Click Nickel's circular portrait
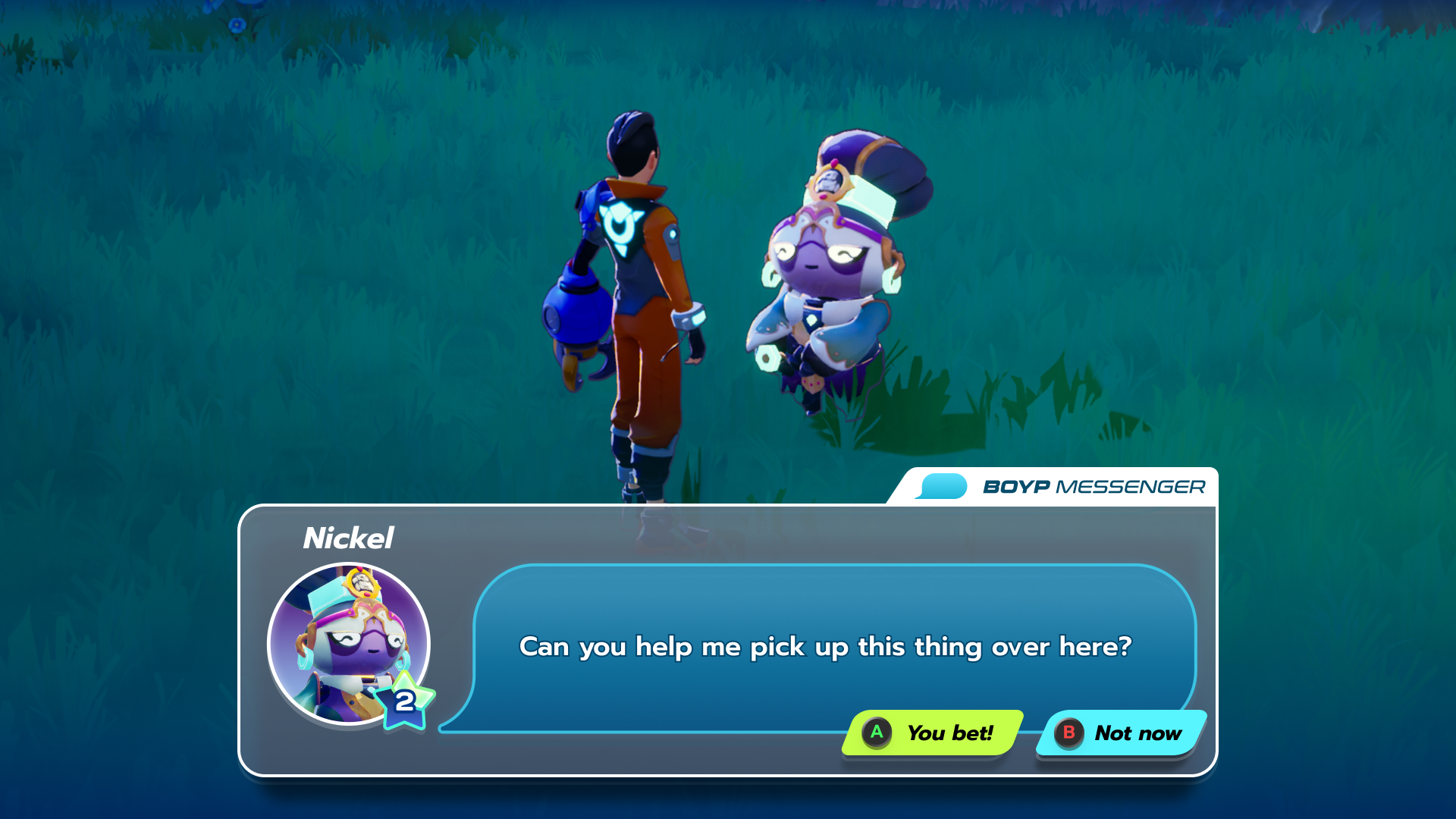The height and width of the screenshot is (819, 1456). (x=348, y=643)
